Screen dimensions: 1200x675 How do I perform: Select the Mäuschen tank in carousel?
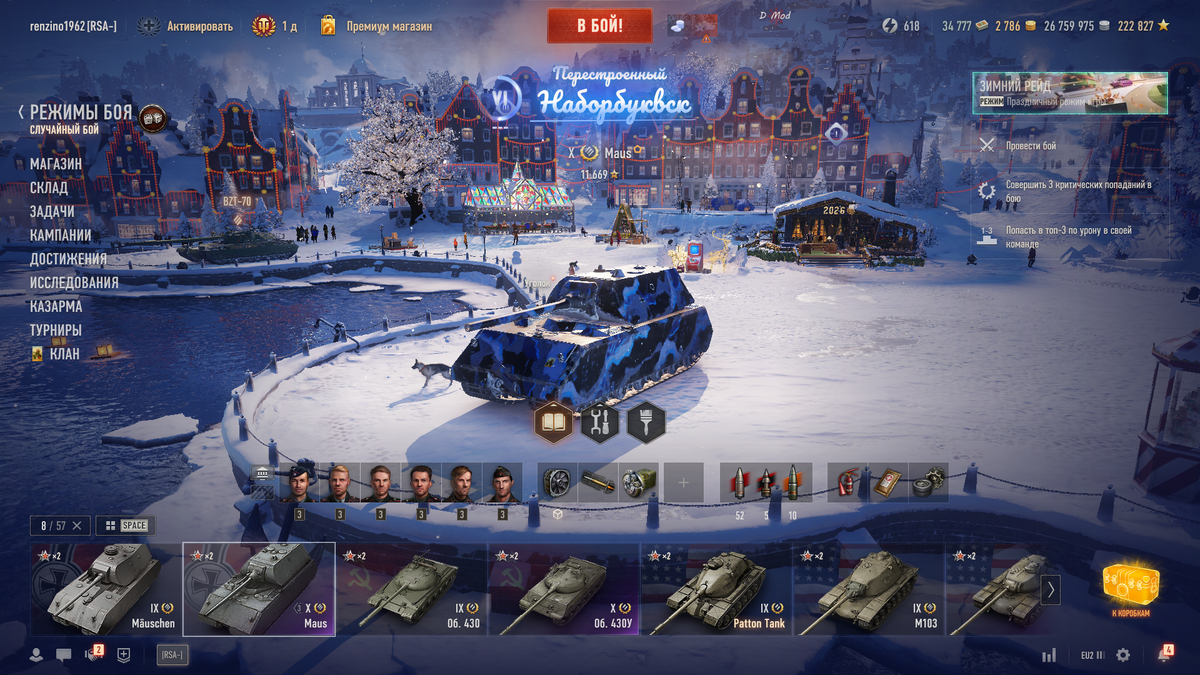pos(105,589)
